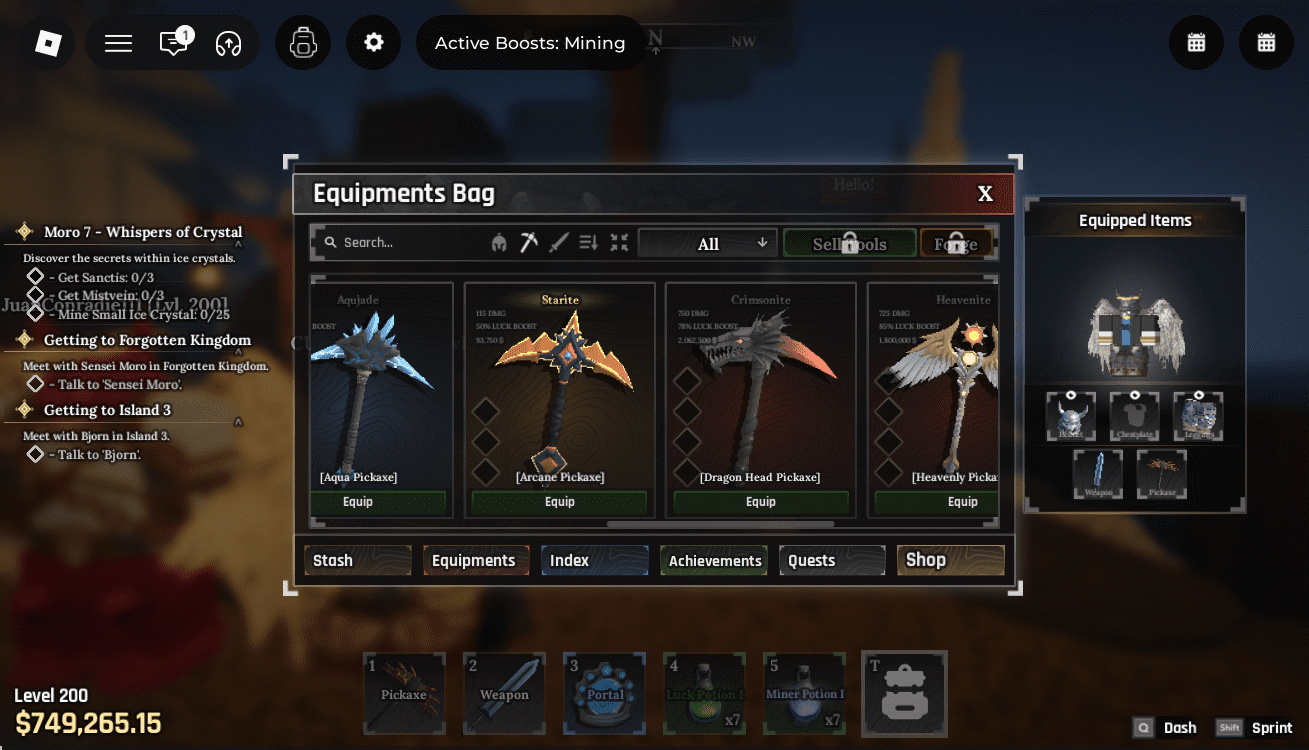Switch to the Achievements tab
The height and width of the screenshot is (750, 1309).
tap(713, 560)
